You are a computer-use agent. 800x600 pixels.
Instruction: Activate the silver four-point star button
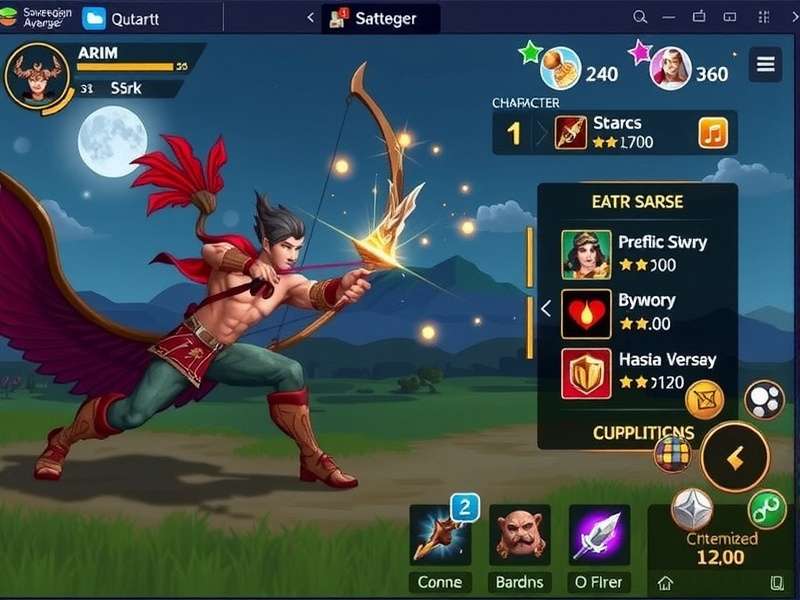(692, 508)
